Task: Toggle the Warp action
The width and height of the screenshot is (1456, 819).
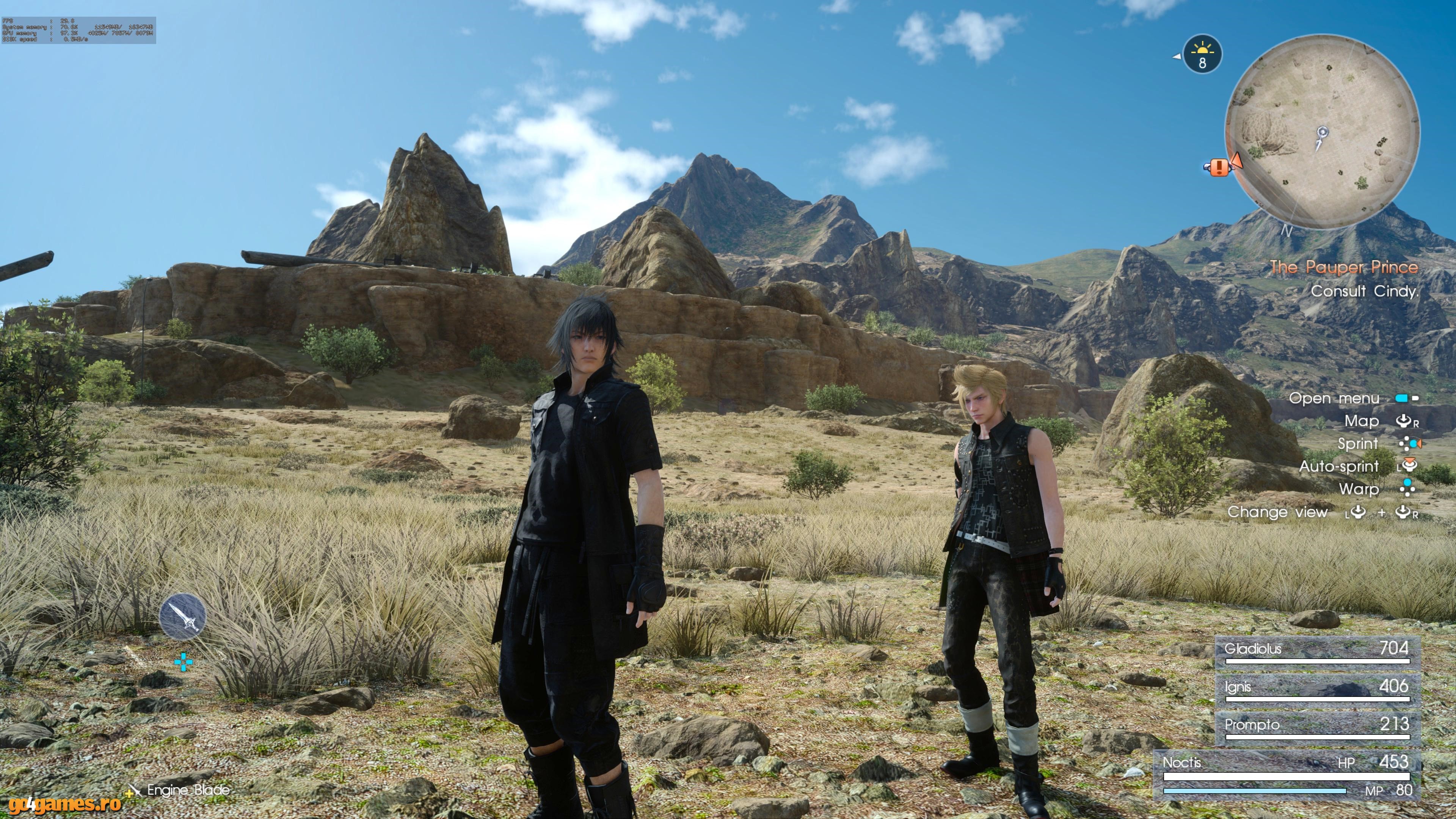Action: pos(1360,490)
